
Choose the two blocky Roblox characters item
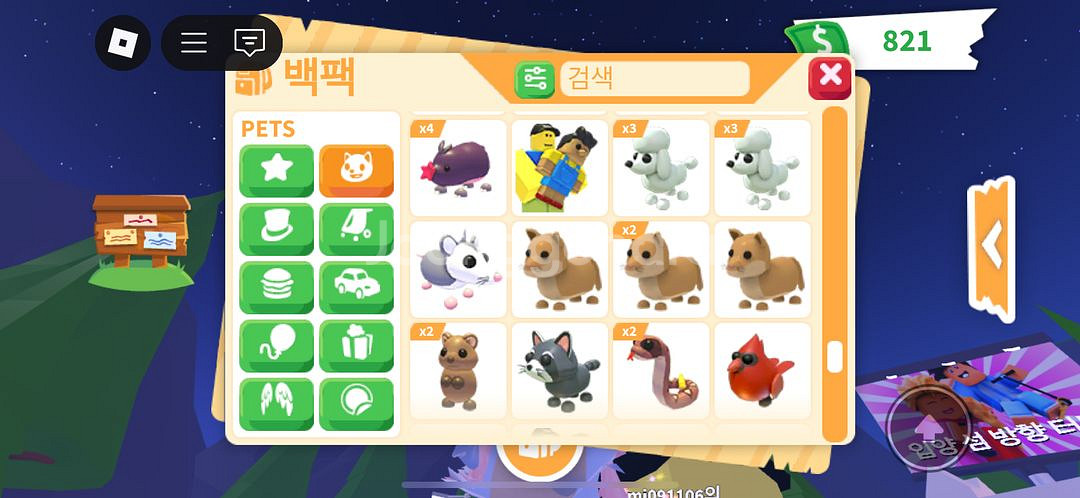tap(560, 166)
